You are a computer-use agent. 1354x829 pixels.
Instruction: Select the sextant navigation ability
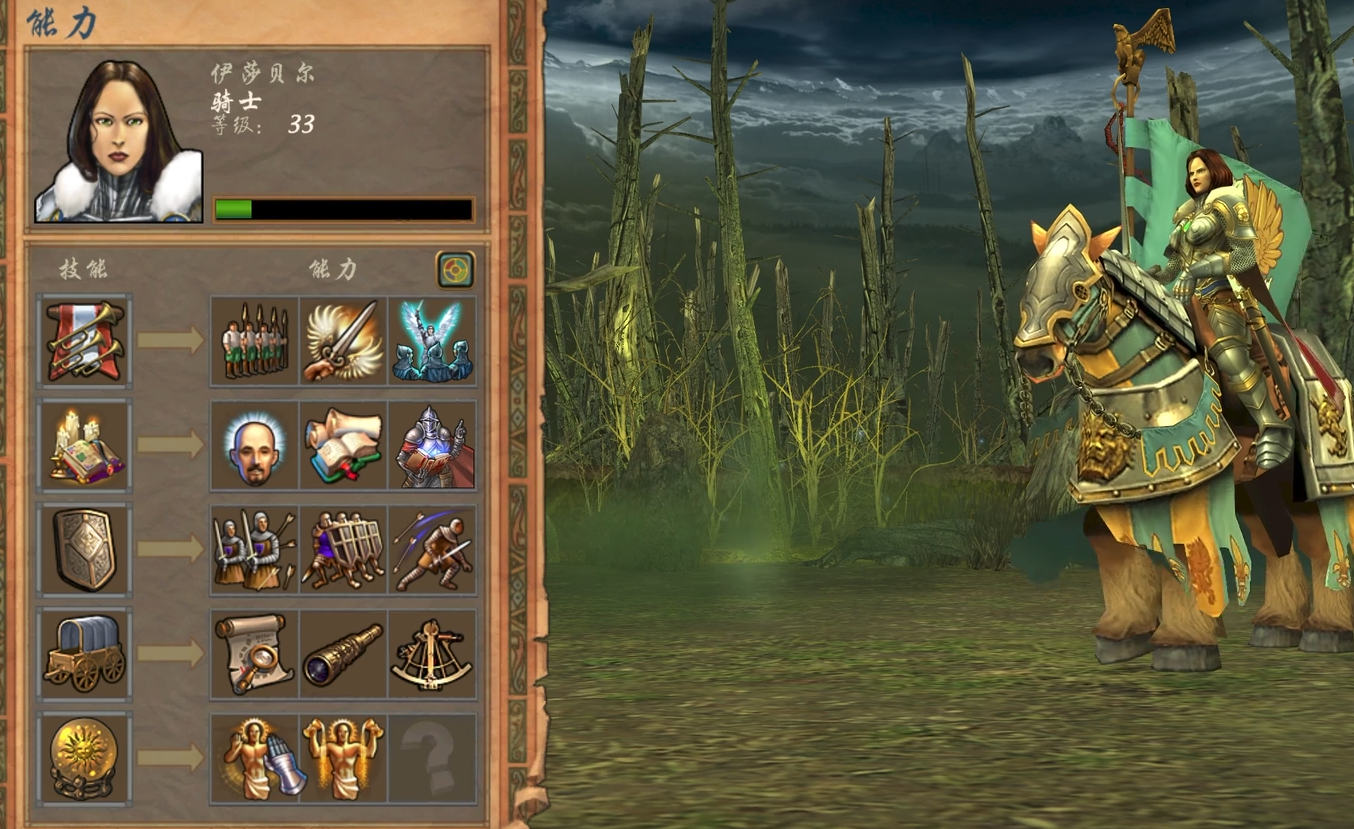432,654
